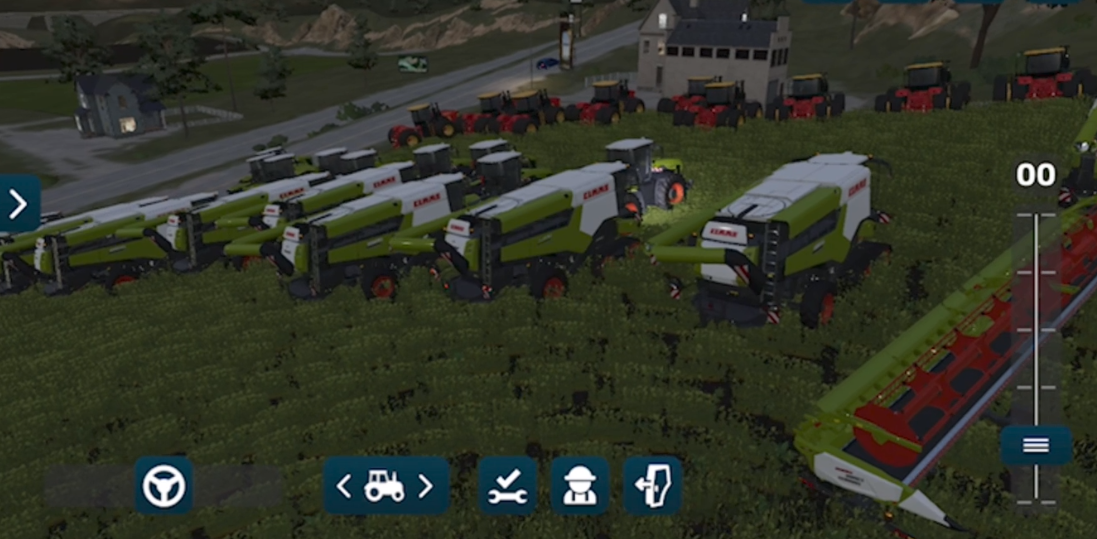The image size is (1097, 539).
Task: Hire the AI worker helper
Action: (x=580, y=486)
